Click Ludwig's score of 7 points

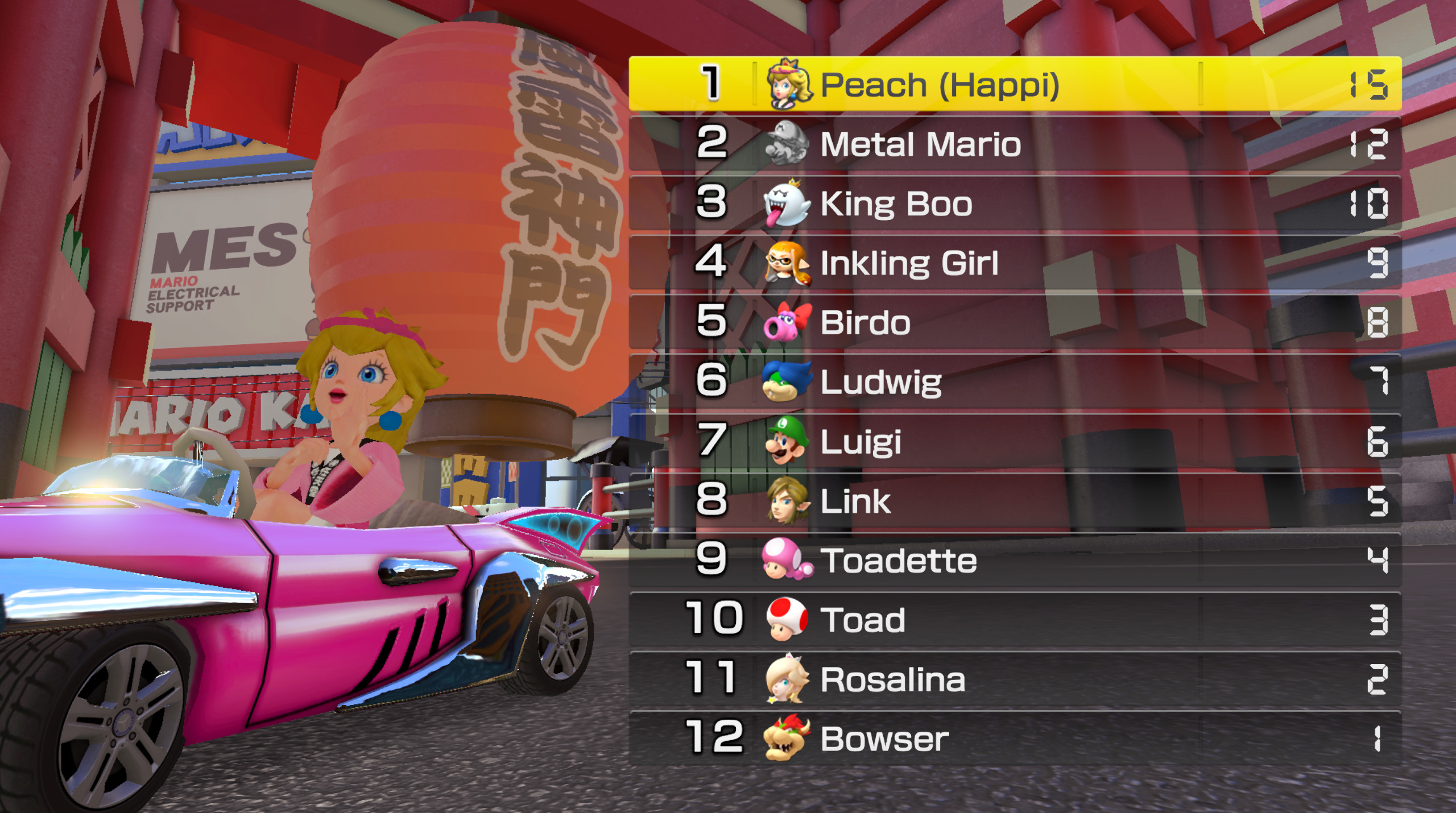[1377, 381]
